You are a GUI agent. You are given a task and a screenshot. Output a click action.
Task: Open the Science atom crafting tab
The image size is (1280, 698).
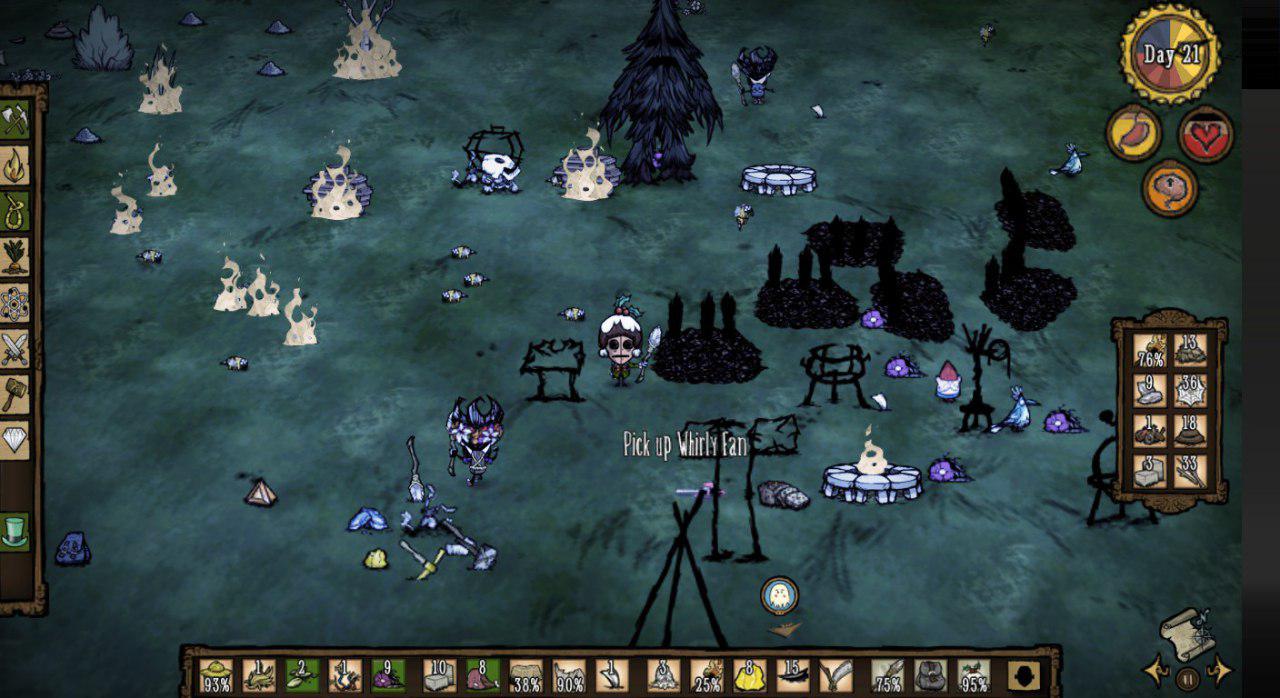click(15, 303)
